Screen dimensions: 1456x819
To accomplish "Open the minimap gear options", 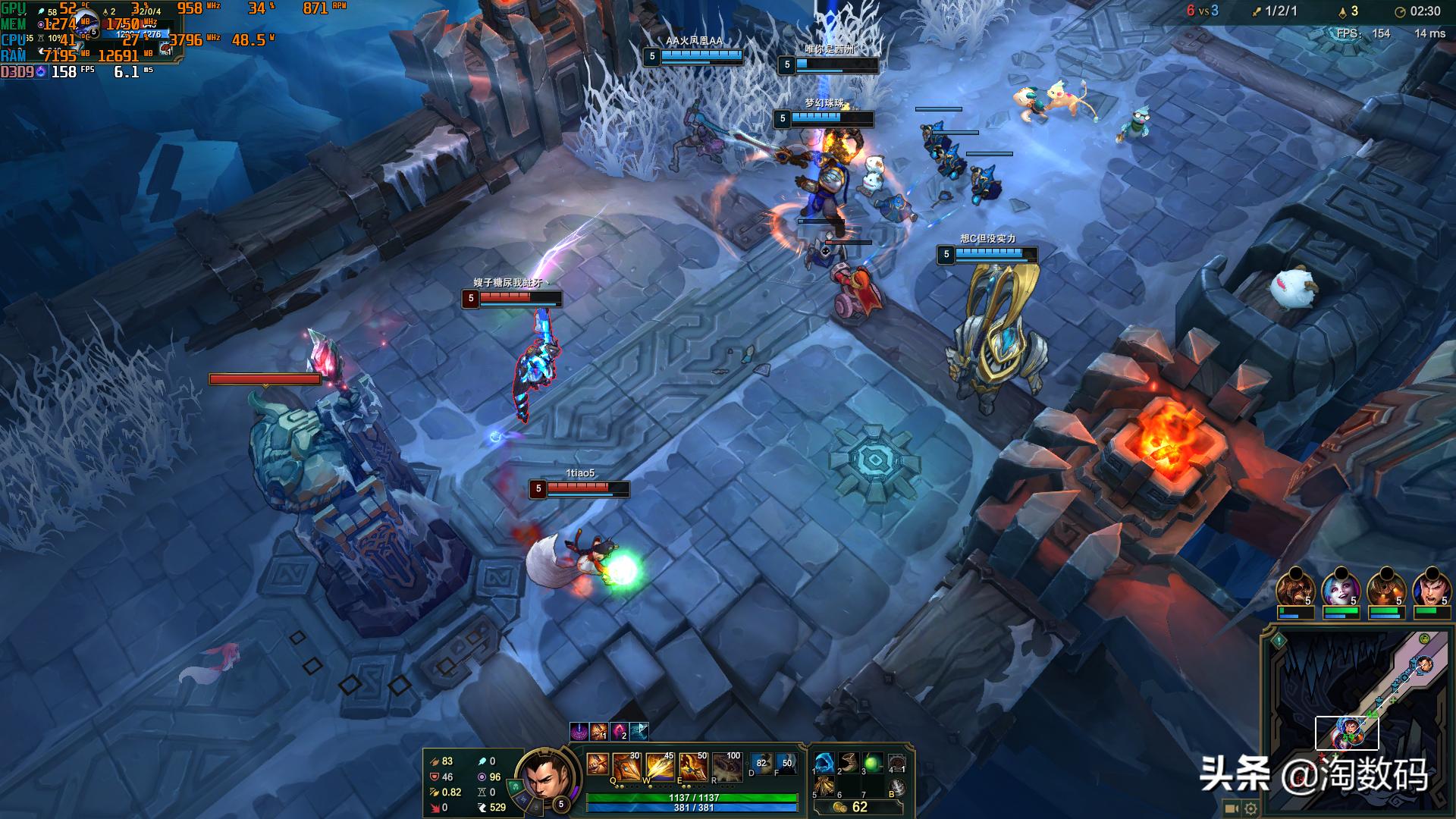I will point(1250,808).
